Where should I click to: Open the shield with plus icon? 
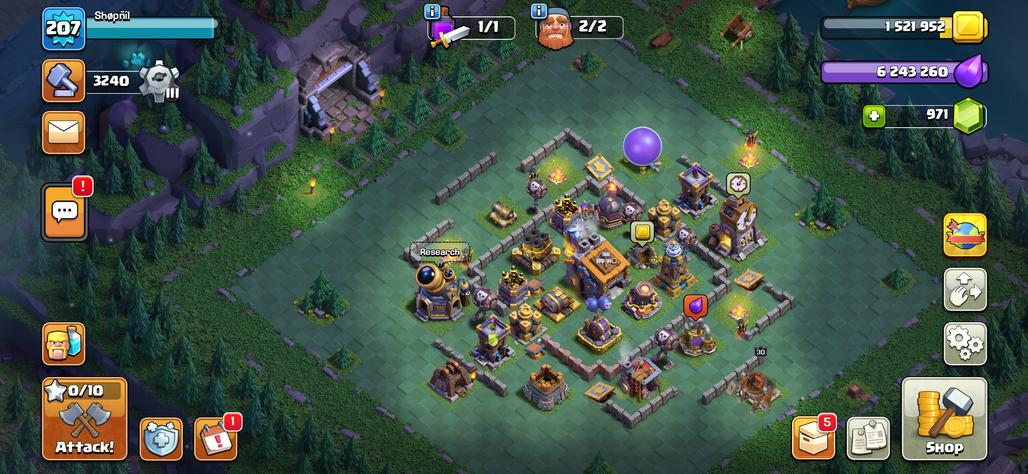[160, 438]
